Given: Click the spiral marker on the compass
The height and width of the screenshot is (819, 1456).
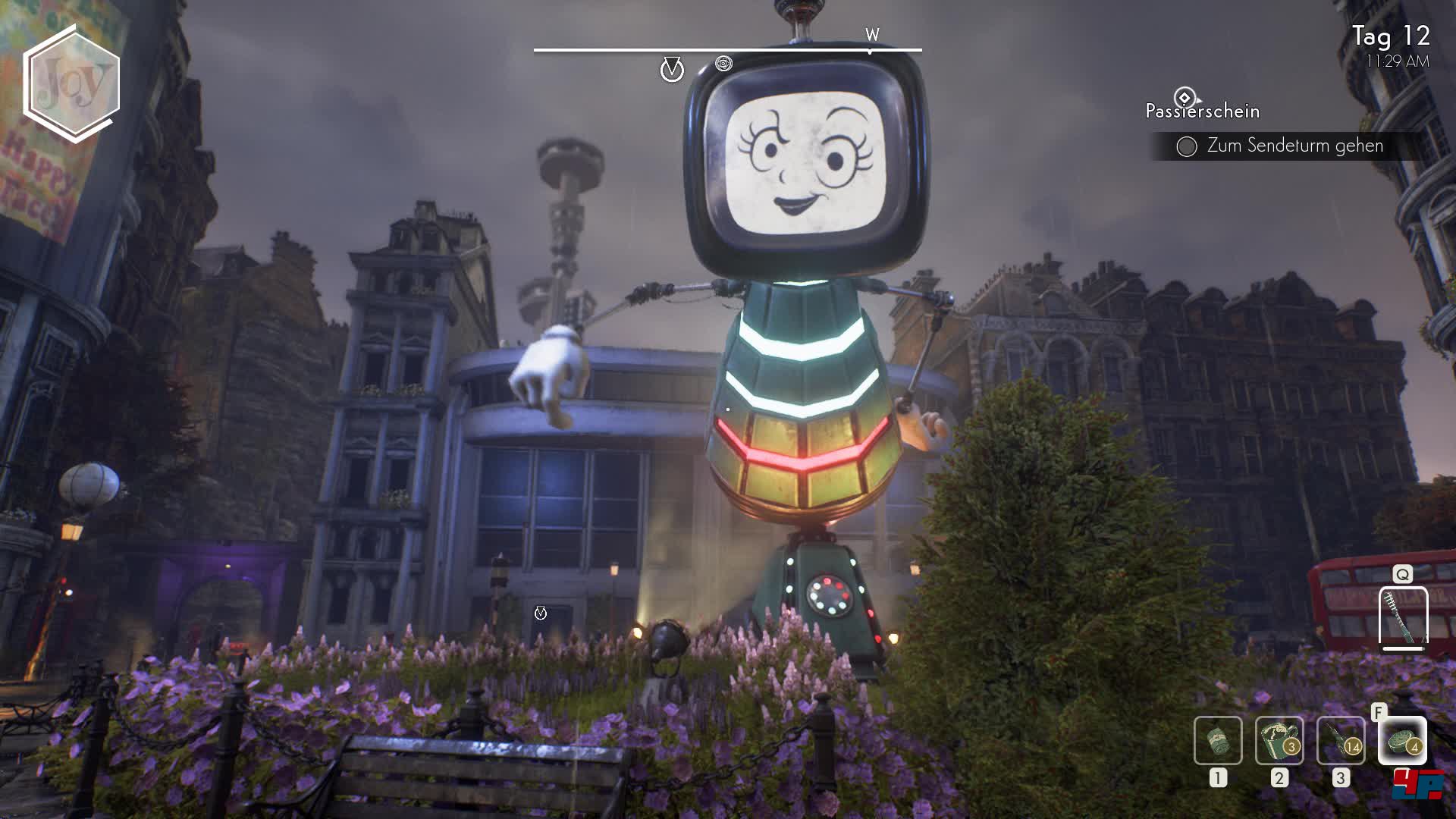Looking at the screenshot, I should tap(723, 64).
